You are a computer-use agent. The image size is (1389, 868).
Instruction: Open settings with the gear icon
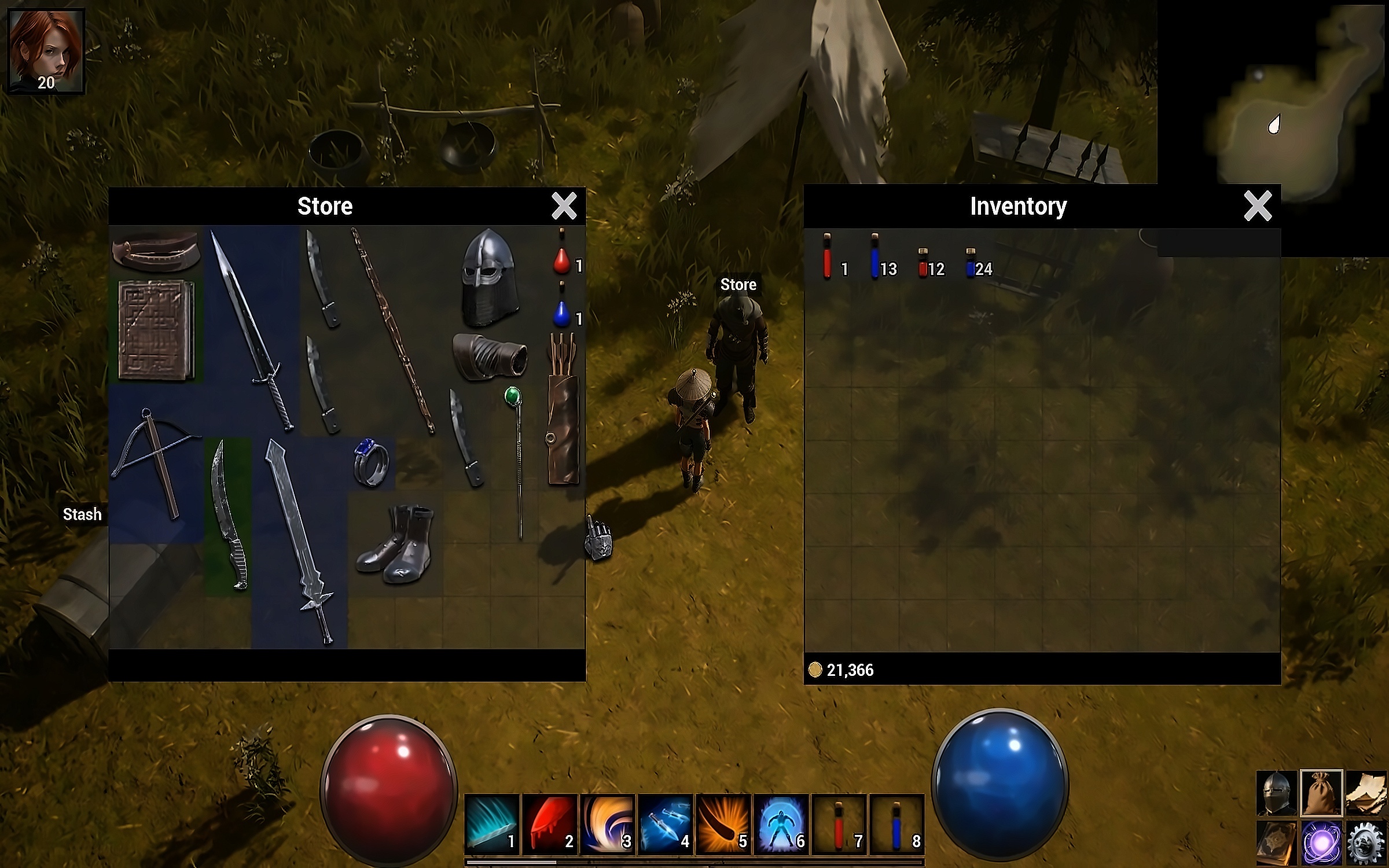1365,843
